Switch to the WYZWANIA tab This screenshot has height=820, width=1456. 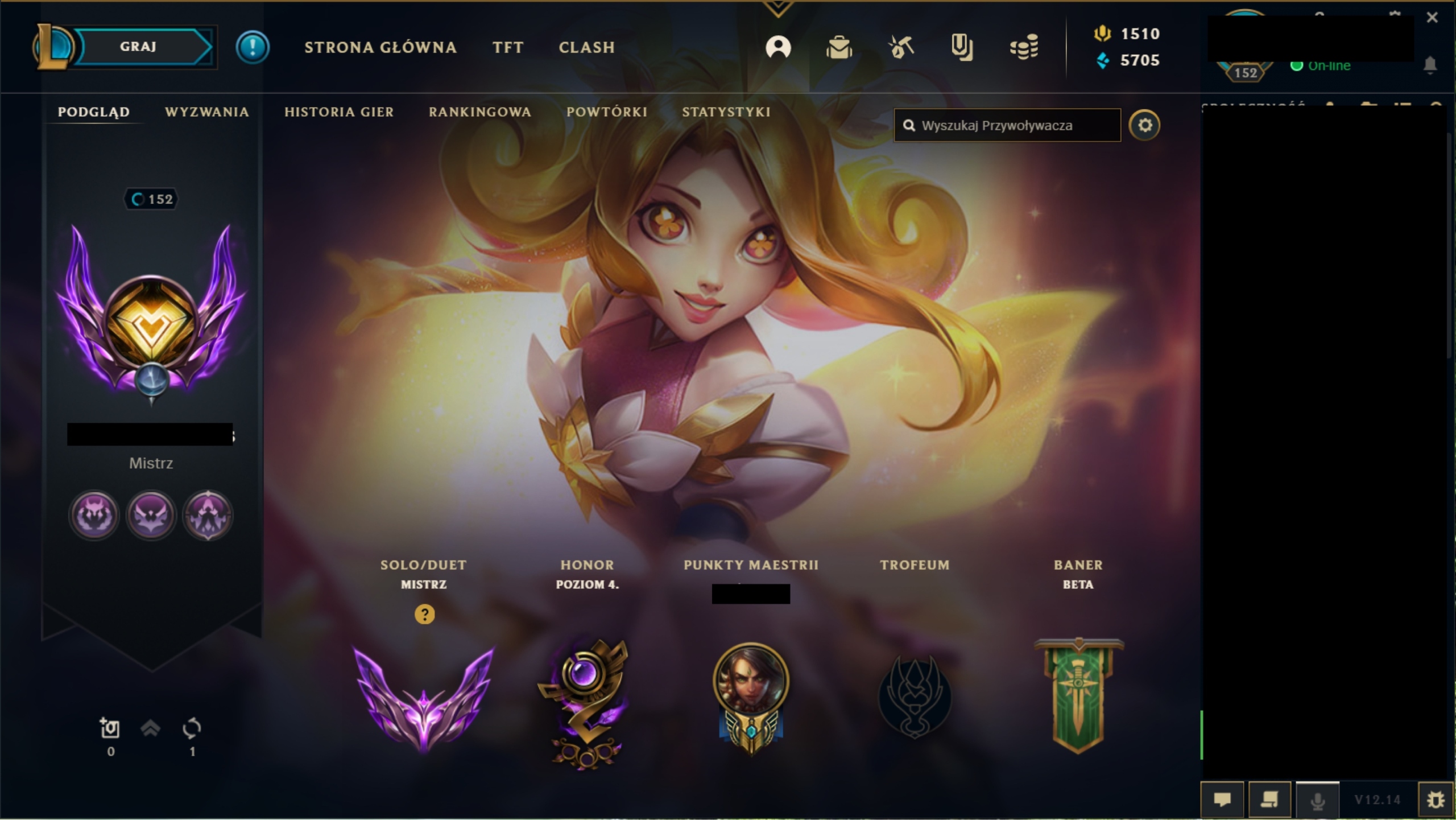pos(206,112)
